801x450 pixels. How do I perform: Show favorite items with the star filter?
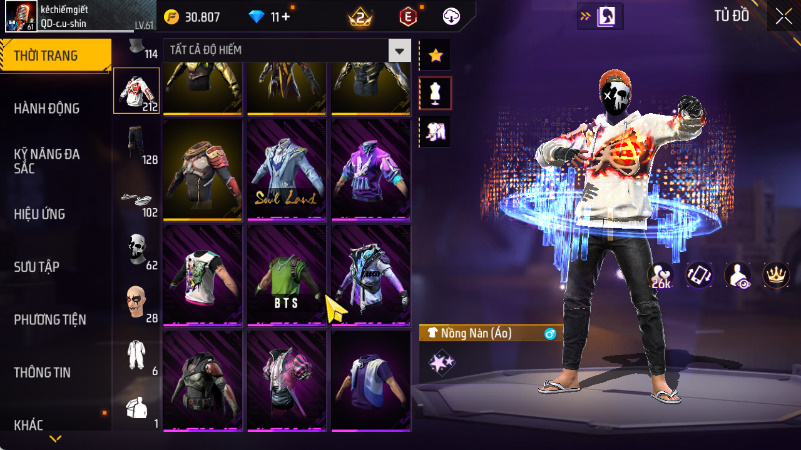[x=436, y=56]
